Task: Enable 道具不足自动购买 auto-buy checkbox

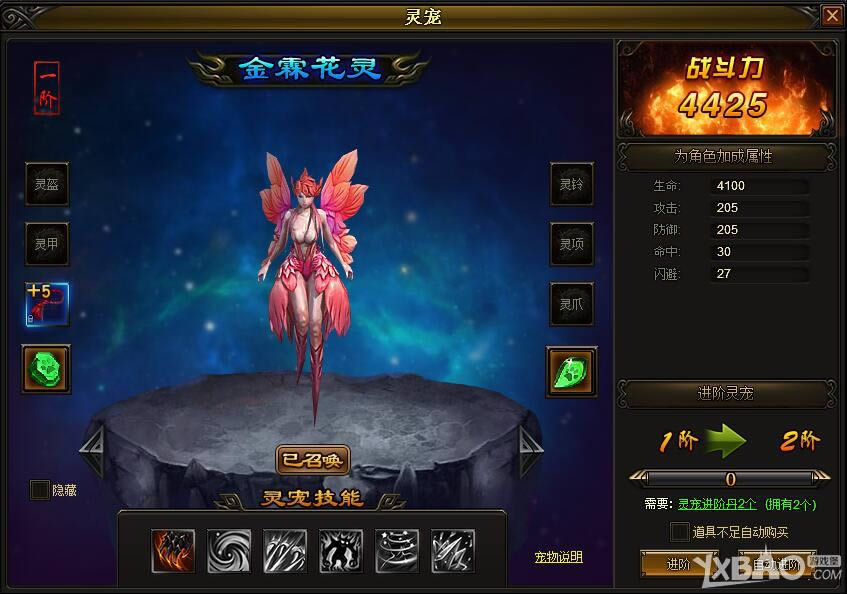Action: click(x=680, y=532)
